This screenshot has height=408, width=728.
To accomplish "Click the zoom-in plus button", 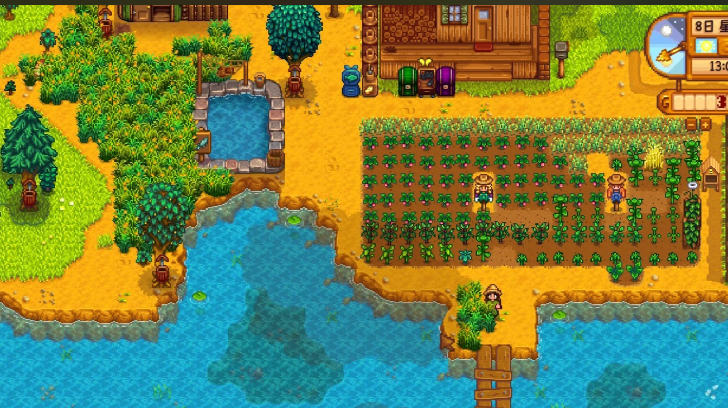I will [x=705, y=124].
